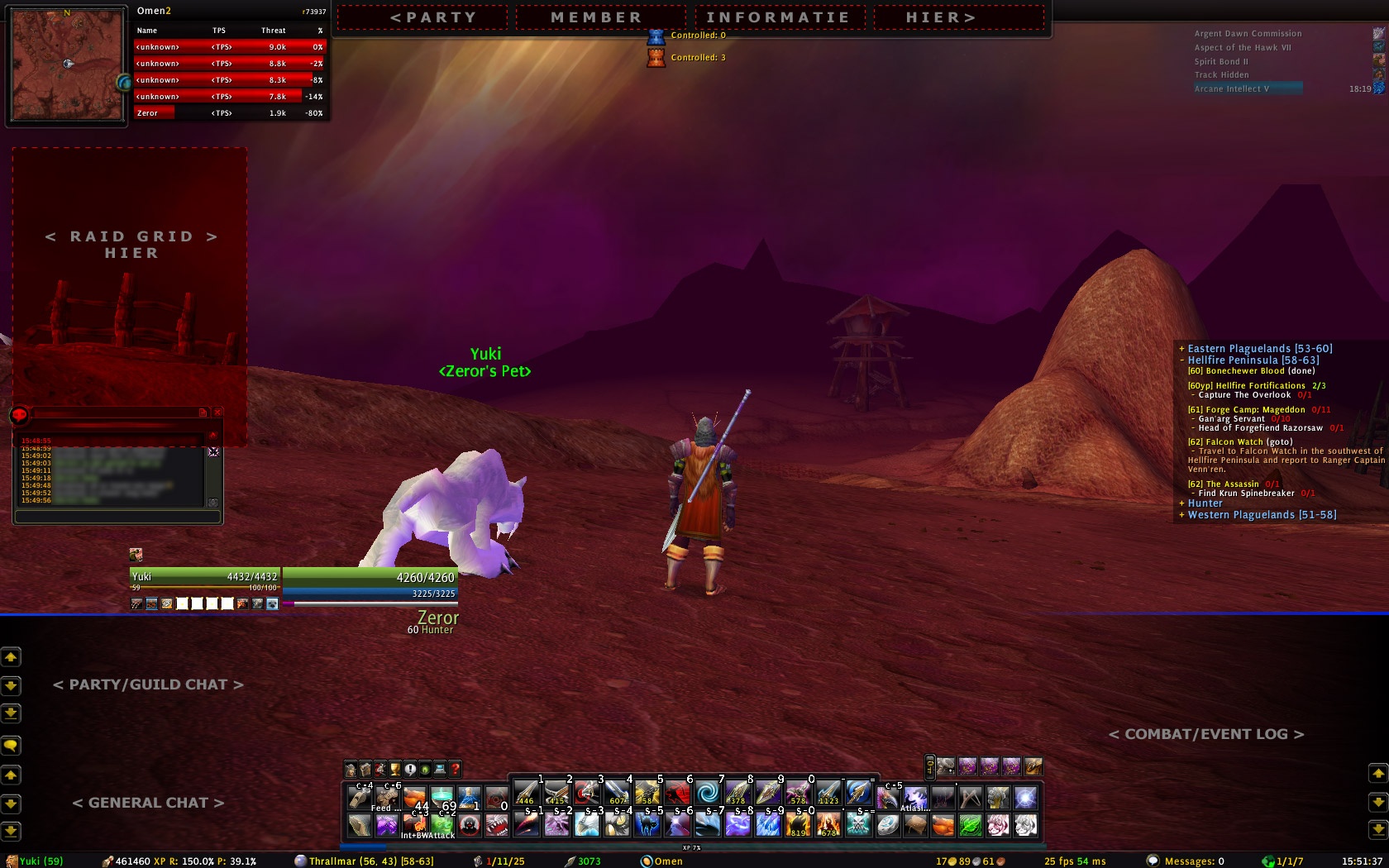Image resolution: width=1389 pixels, height=868 pixels.
Task: Click the chat message input box
Action: [118, 517]
